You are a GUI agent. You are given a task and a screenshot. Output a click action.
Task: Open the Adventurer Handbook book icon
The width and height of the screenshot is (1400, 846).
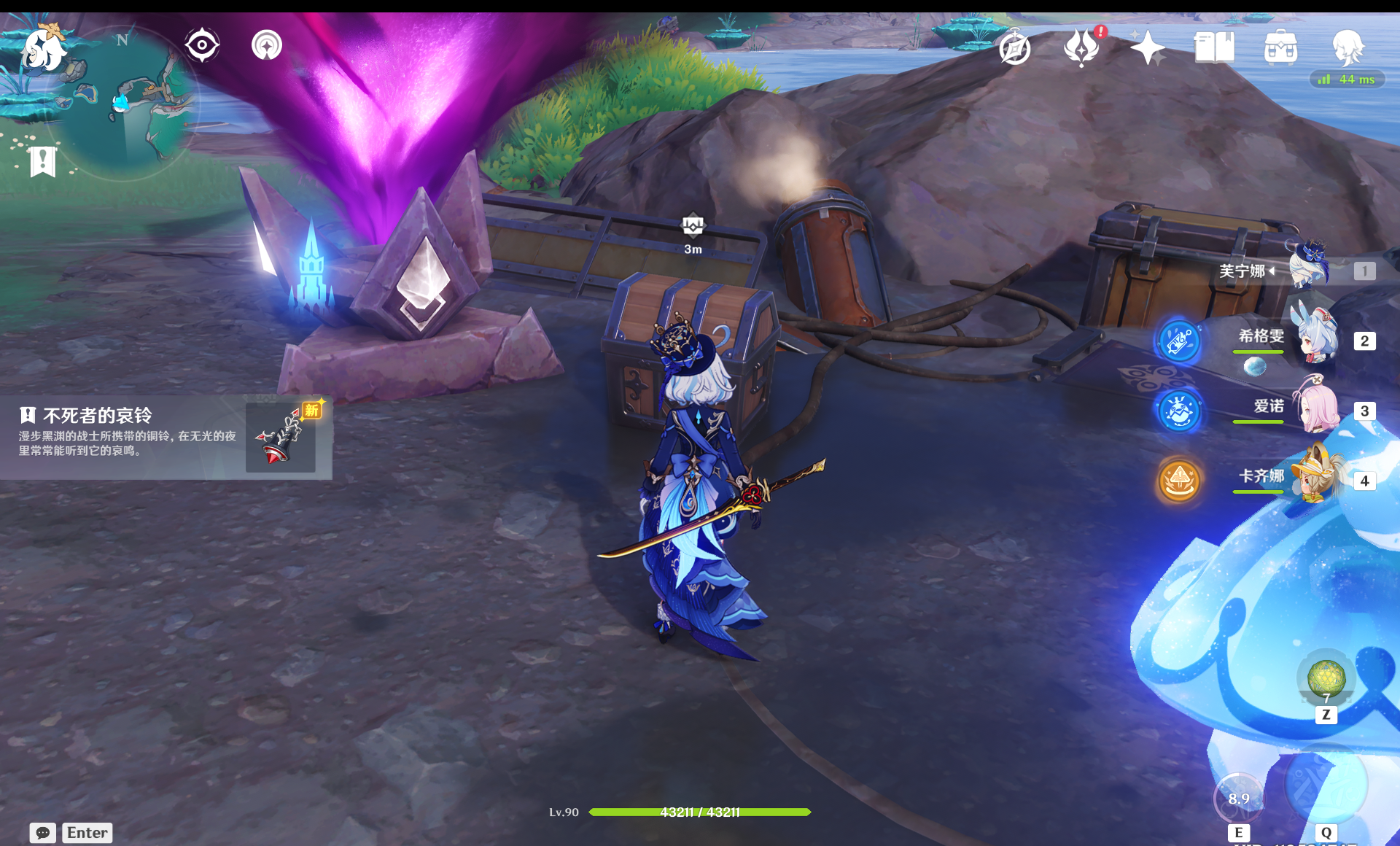[1214, 48]
